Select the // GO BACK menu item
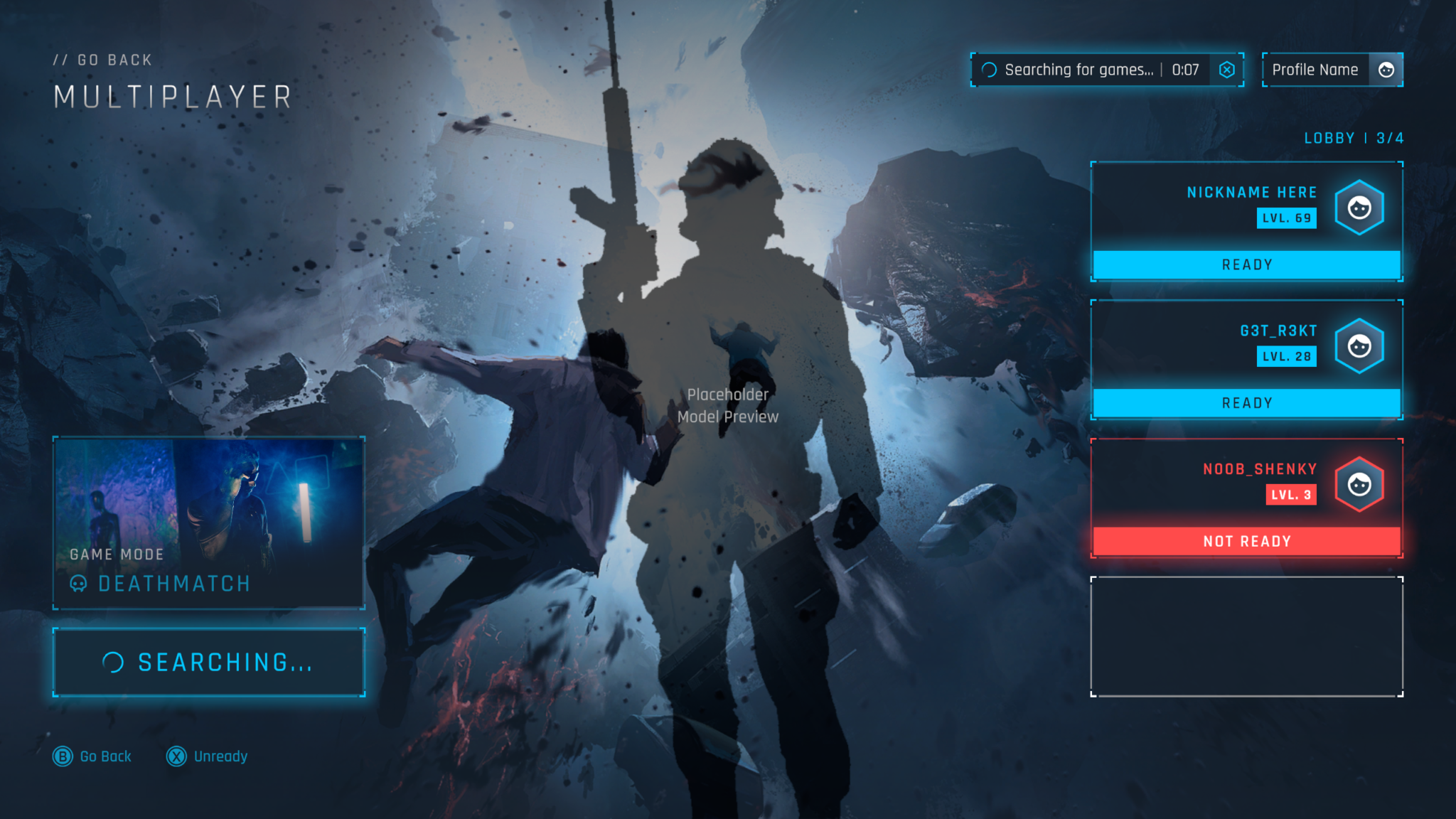This screenshot has width=1456, height=819. (104, 59)
